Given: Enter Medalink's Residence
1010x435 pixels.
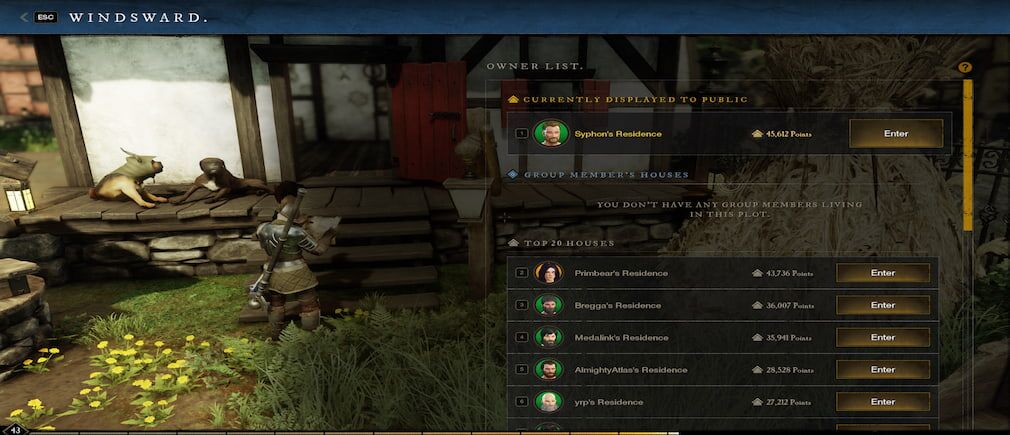Looking at the screenshot, I should 882,337.
